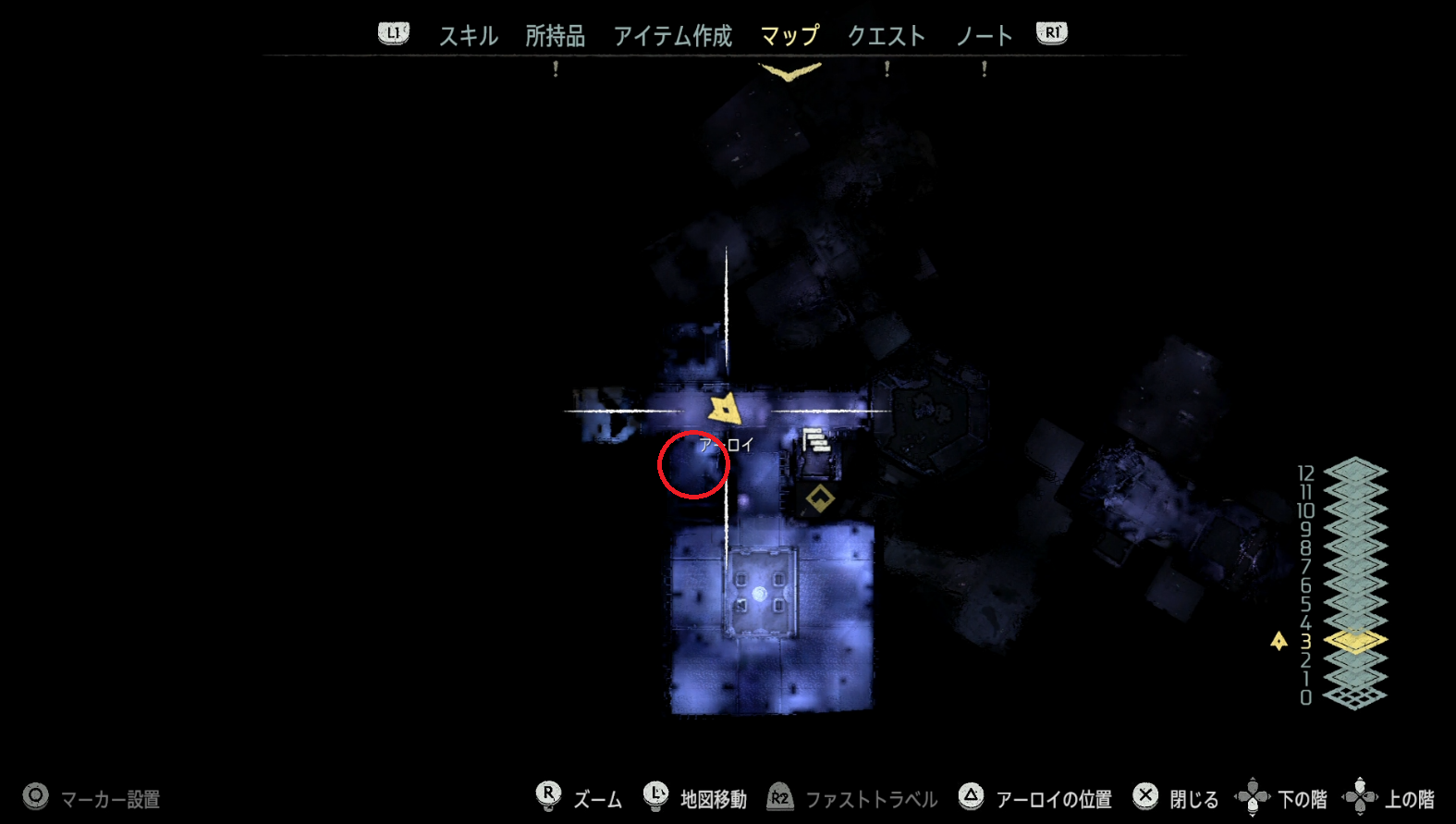The image size is (1456, 824).
Task: Switch to the ノート tab
Action: coord(983,35)
